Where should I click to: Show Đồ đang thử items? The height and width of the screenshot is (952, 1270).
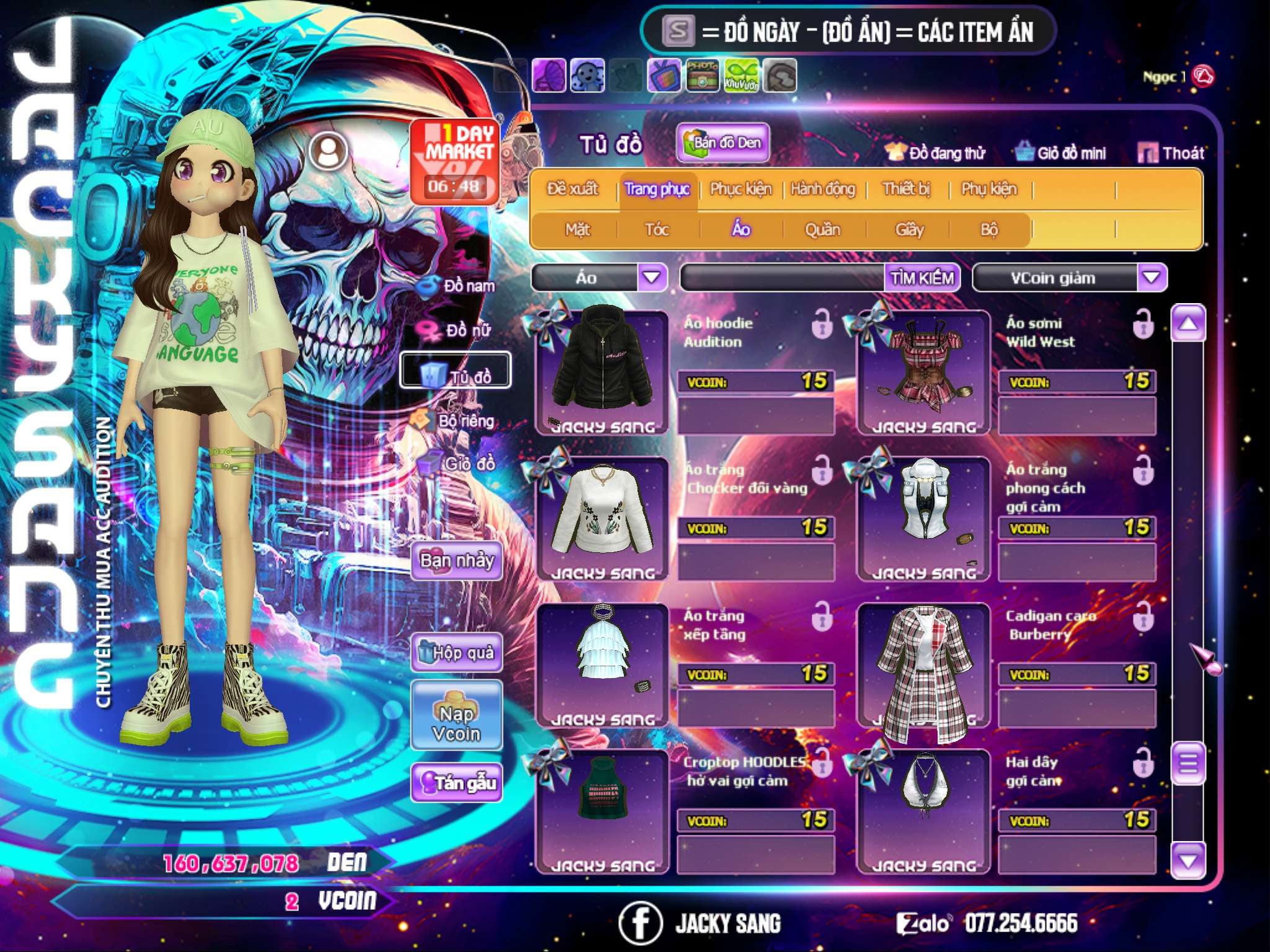coord(935,153)
